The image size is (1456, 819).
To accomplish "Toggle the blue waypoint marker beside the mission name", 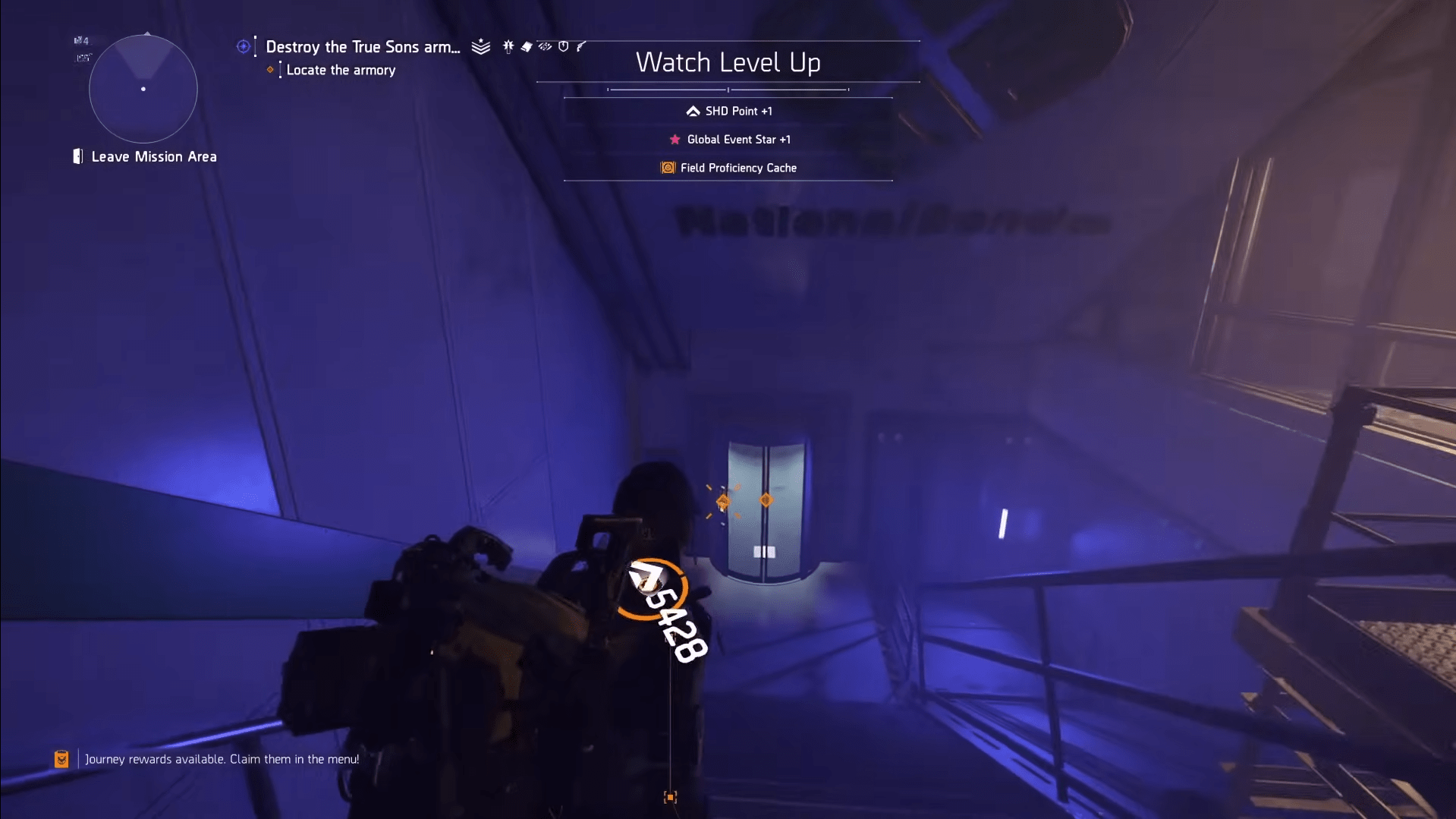I will pyautogui.click(x=243, y=46).
